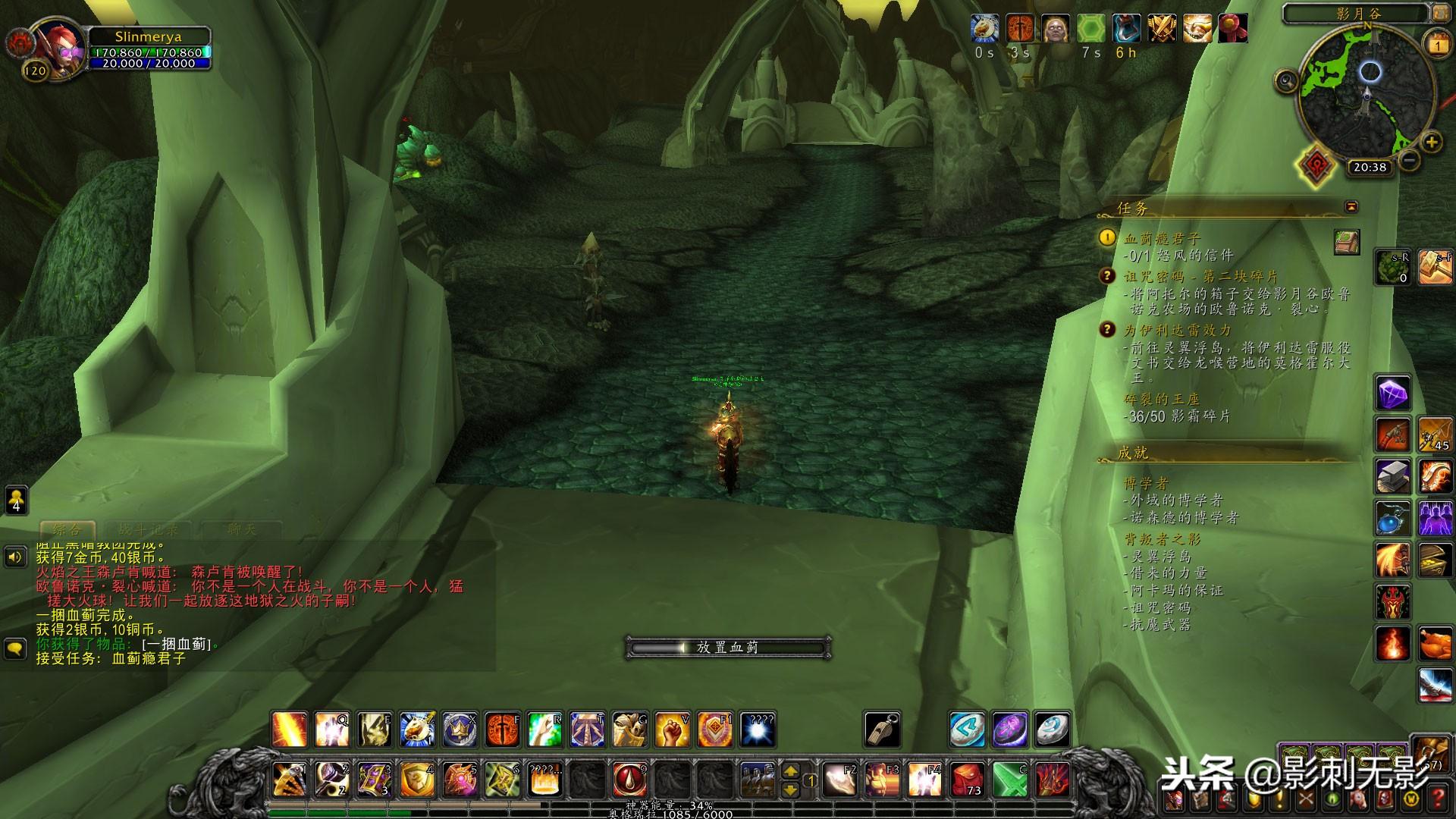Collapse the quest tracker header
This screenshot has height=819, width=1456.
(x=1351, y=207)
